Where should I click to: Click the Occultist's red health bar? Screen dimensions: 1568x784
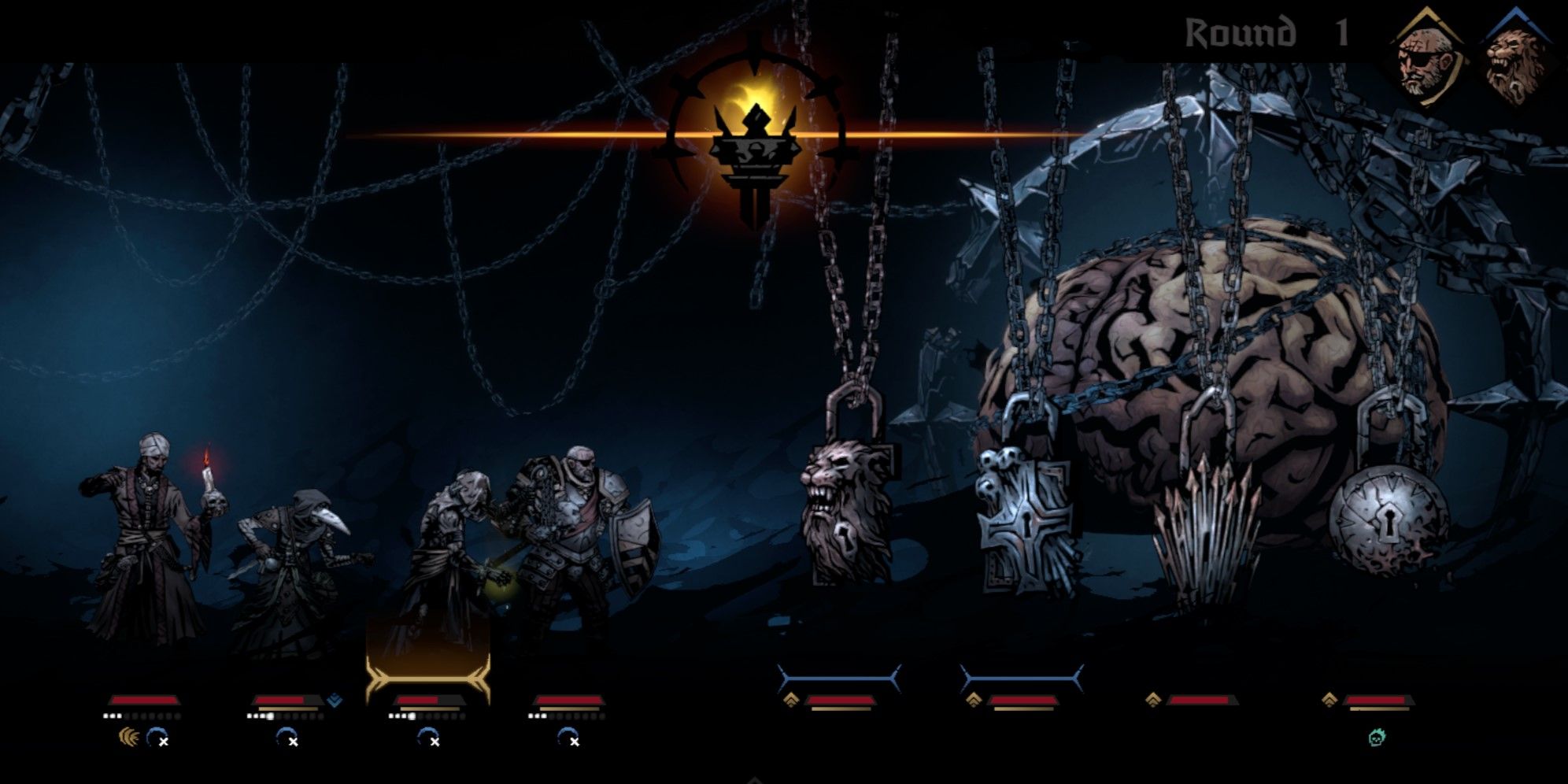(146, 698)
